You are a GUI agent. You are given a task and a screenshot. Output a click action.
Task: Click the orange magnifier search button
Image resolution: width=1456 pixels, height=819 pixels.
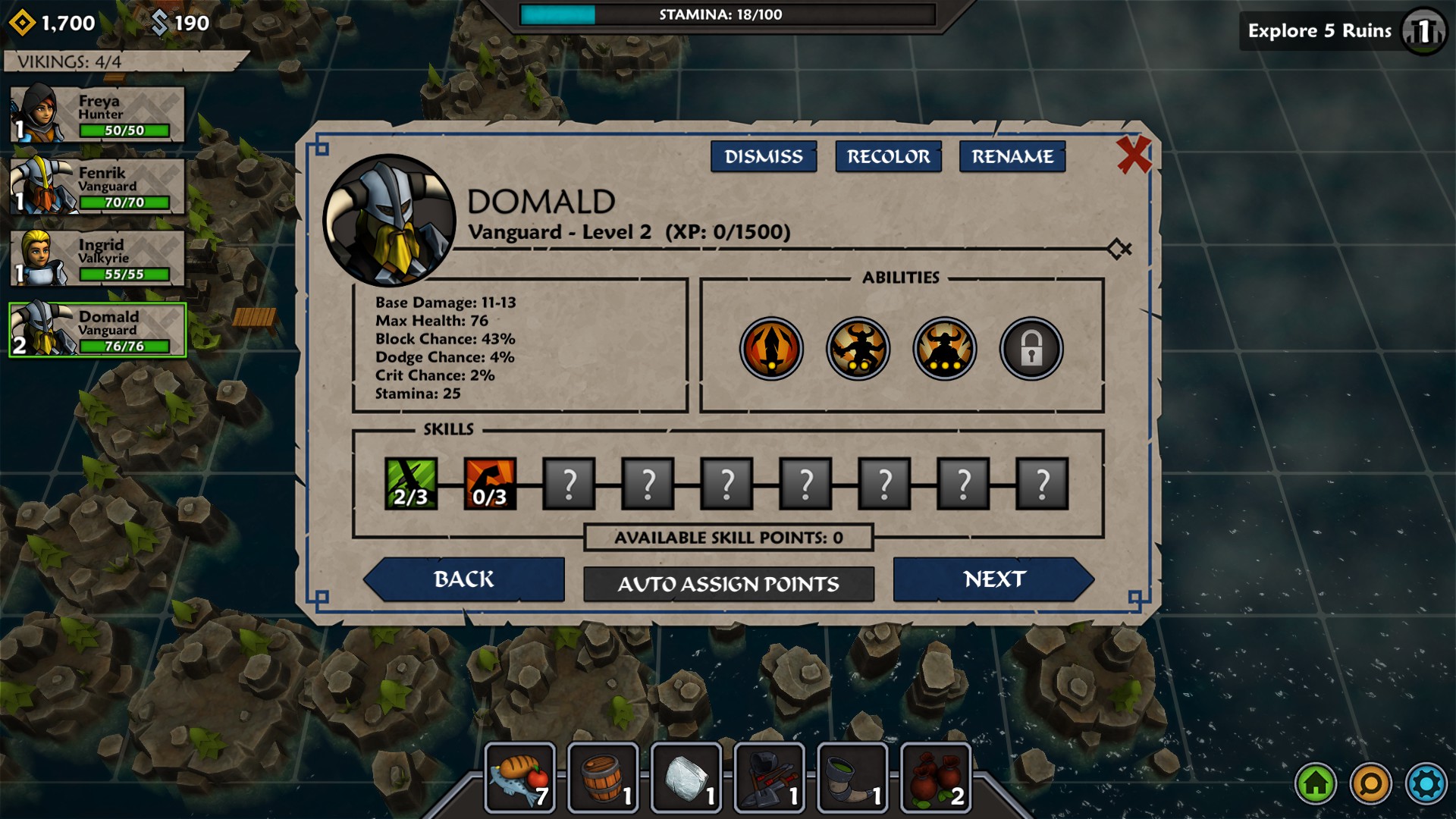pos(1370,783)
